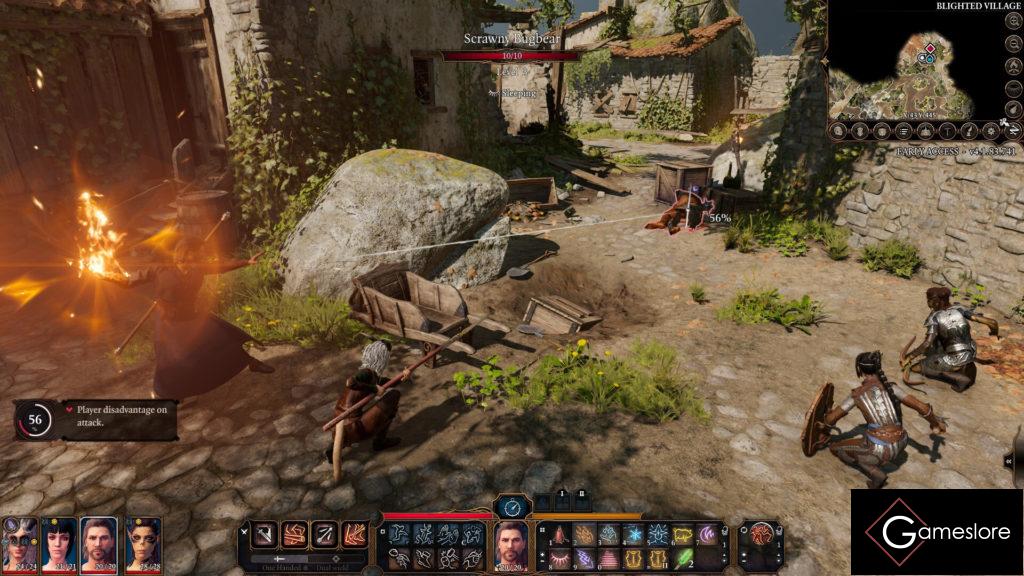
Task: Click the round compass turn button
Action: tap(512, 507)
